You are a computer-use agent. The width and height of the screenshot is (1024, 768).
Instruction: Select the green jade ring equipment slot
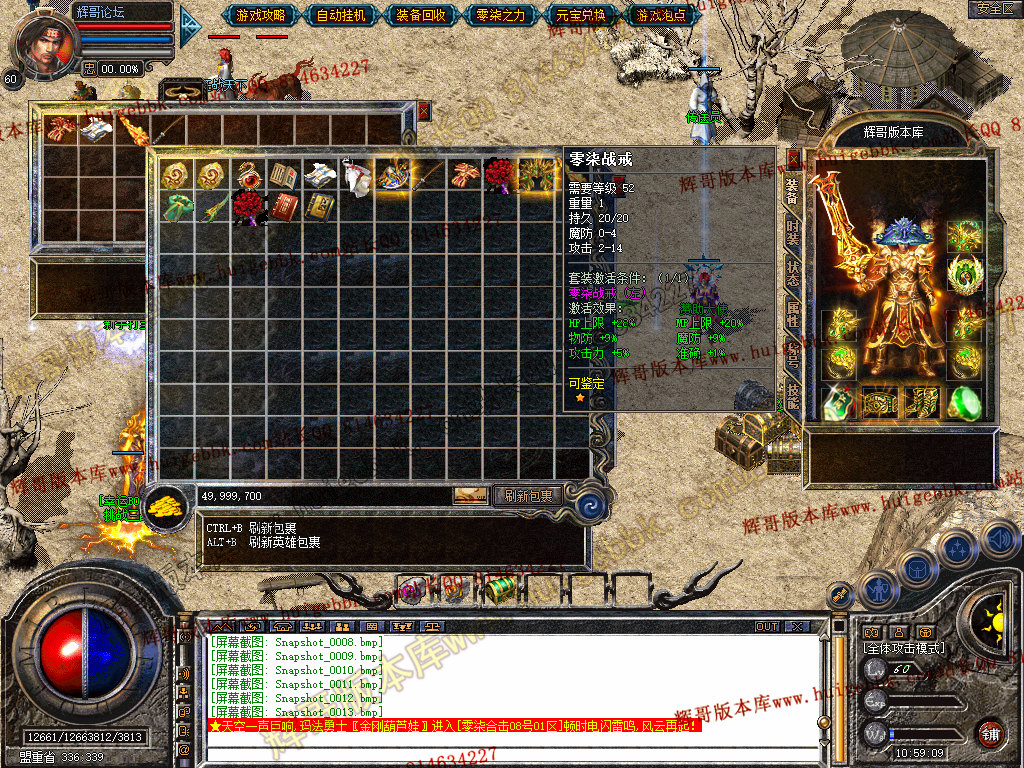[x=964, y=402]
